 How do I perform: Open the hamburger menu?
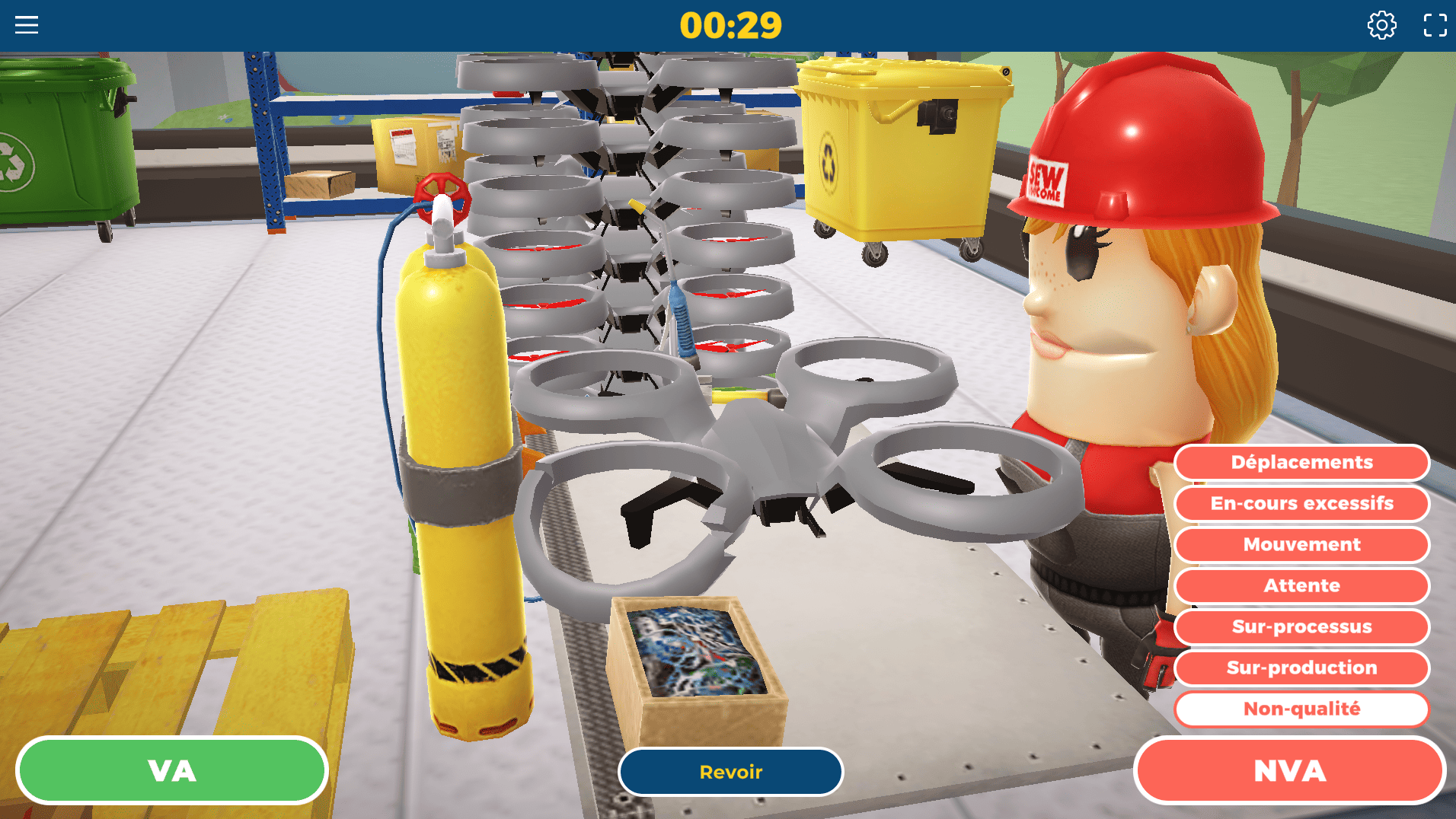(x=27, y=25)
